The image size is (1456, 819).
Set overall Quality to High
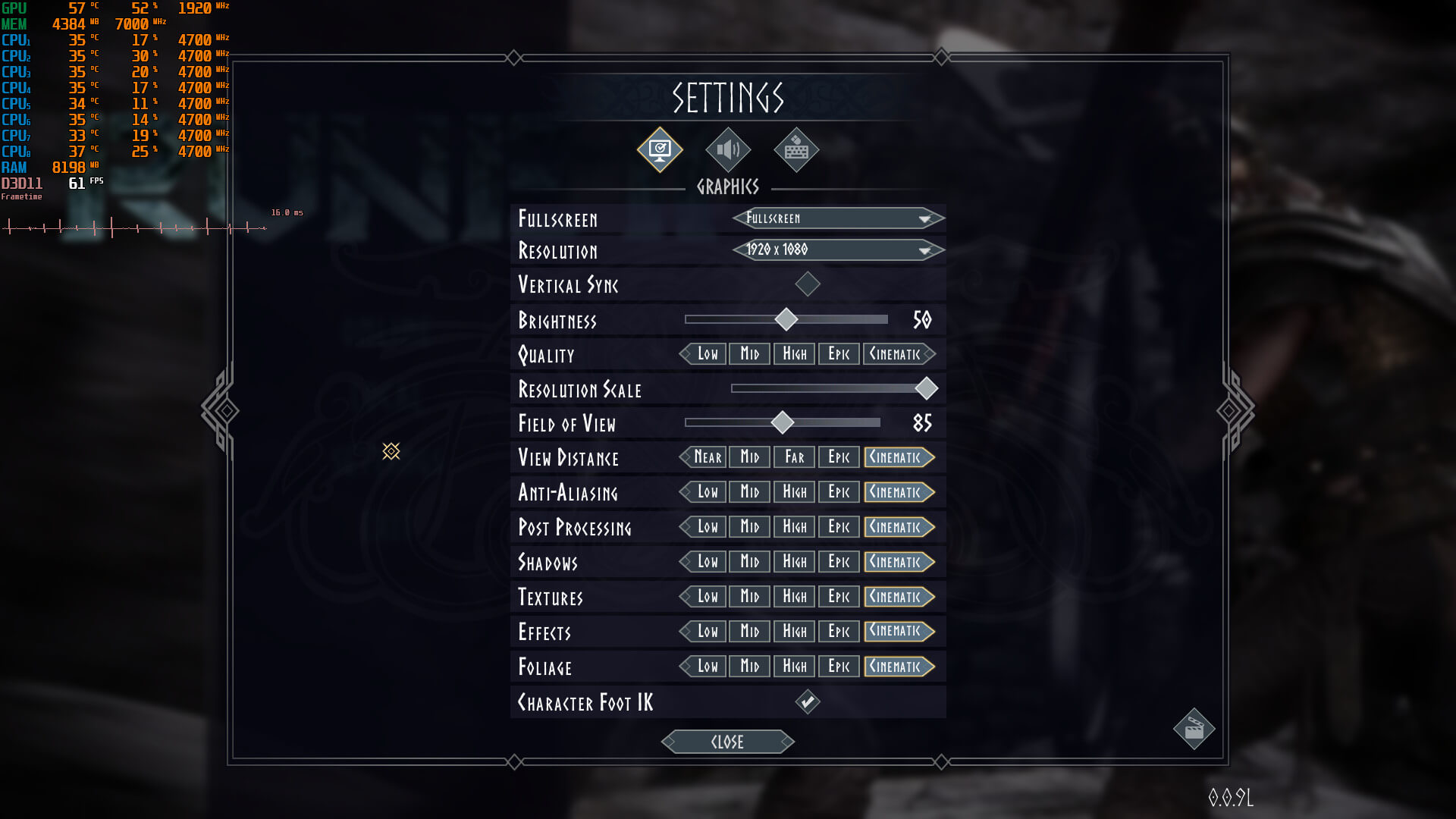[x=795, y=354]
